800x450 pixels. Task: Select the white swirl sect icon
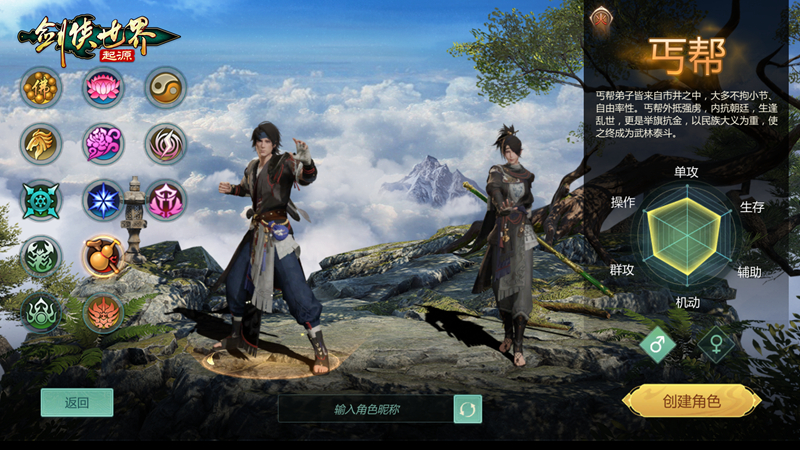(165, 144)
